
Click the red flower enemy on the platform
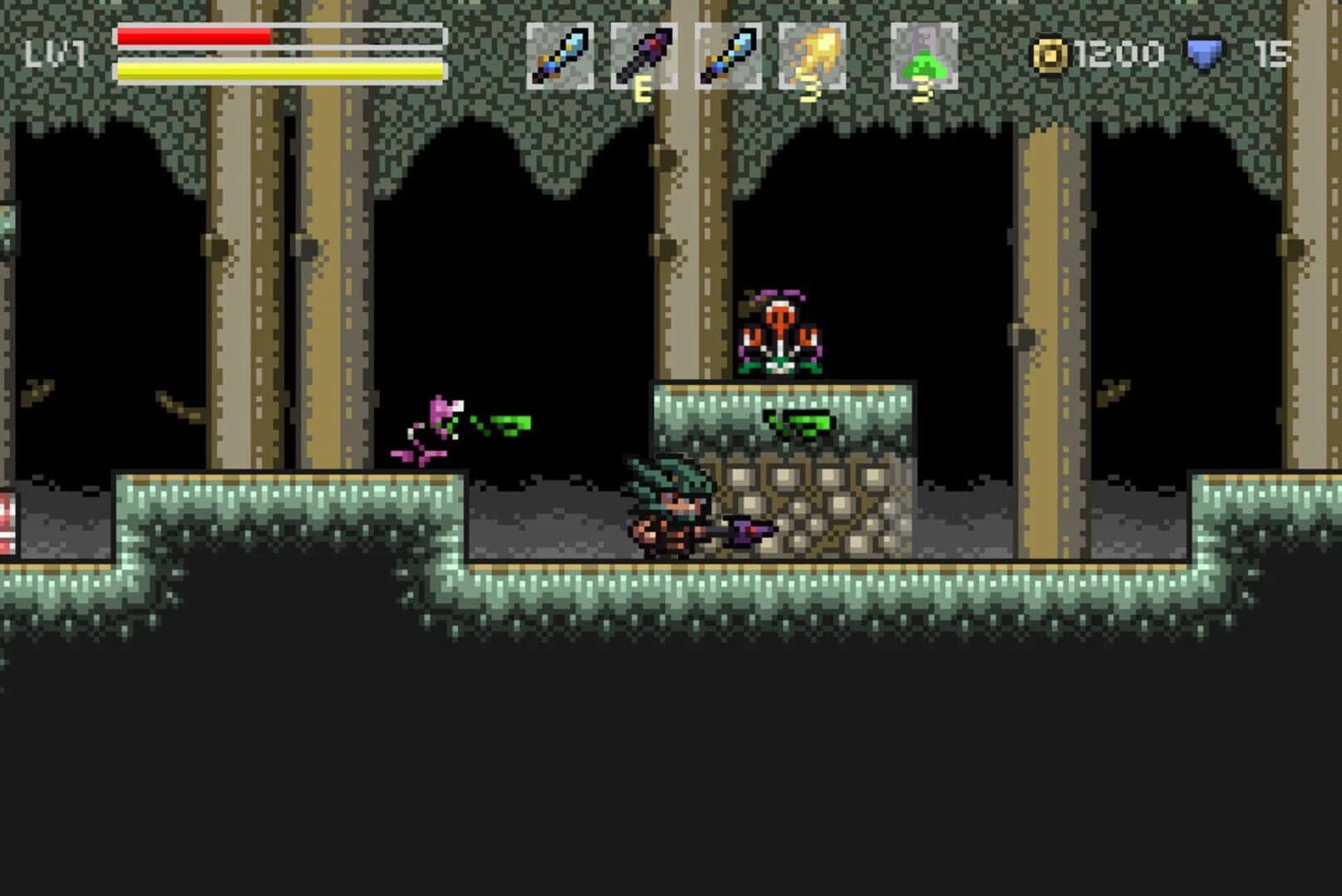(x=780, y=332)
